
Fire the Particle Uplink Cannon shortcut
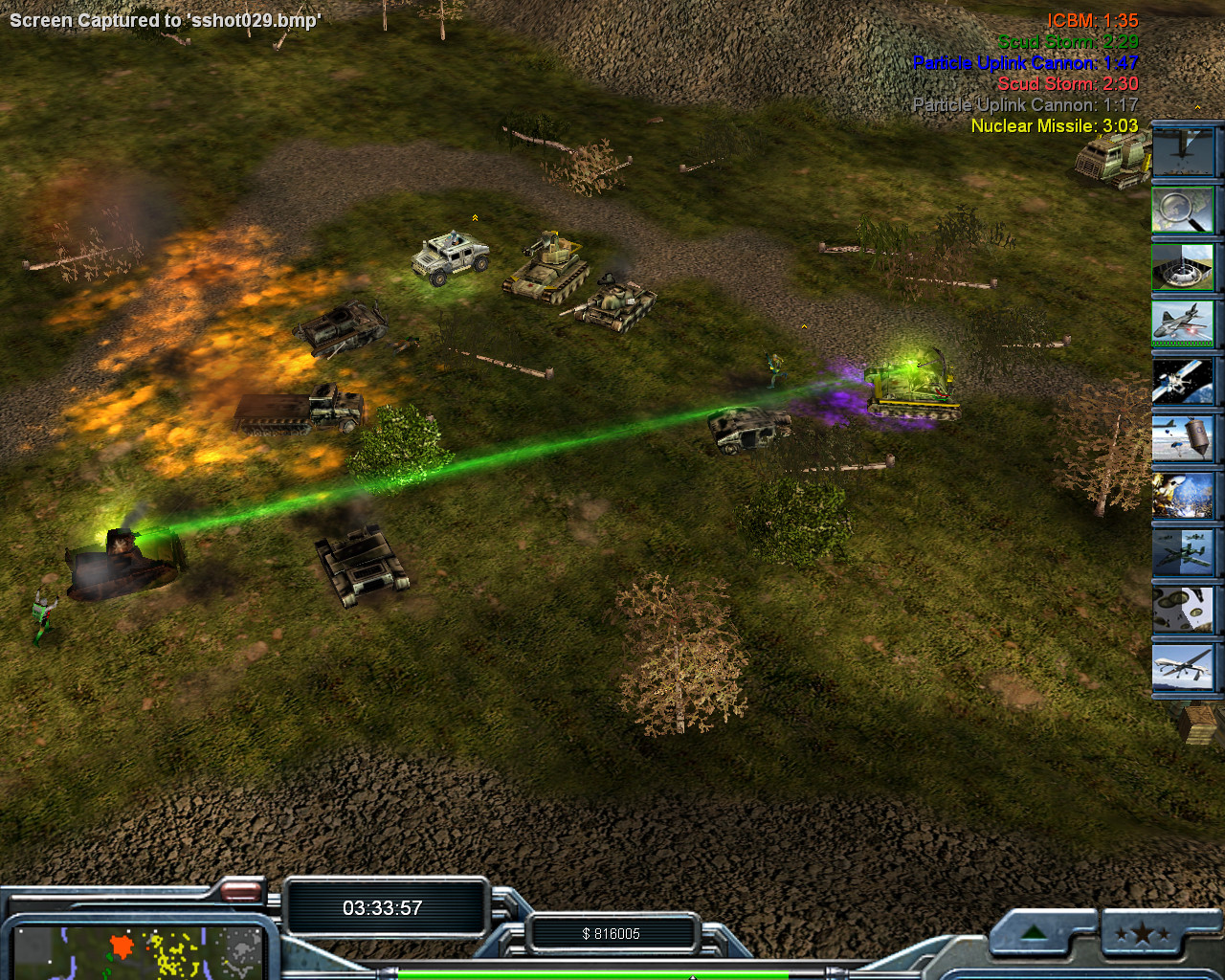coord(1183,266)
